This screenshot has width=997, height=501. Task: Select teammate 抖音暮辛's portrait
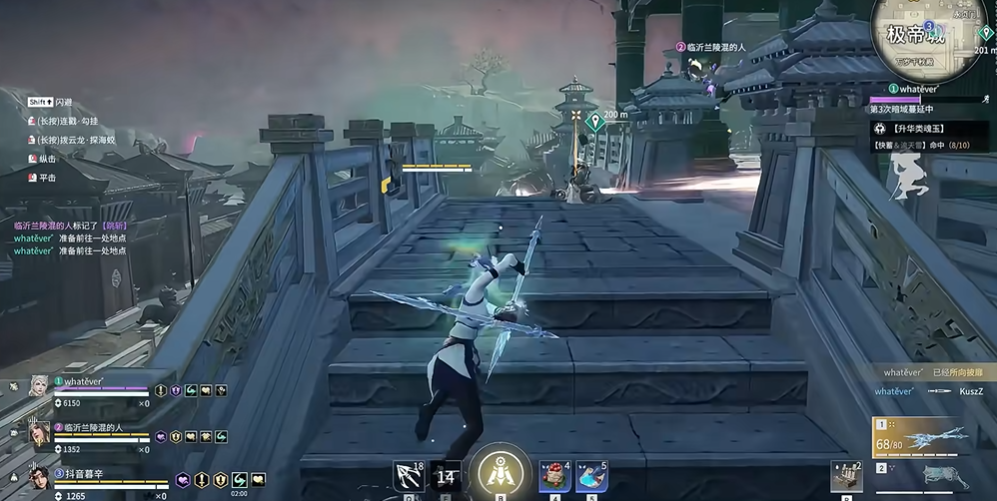[x=38, y=477]
